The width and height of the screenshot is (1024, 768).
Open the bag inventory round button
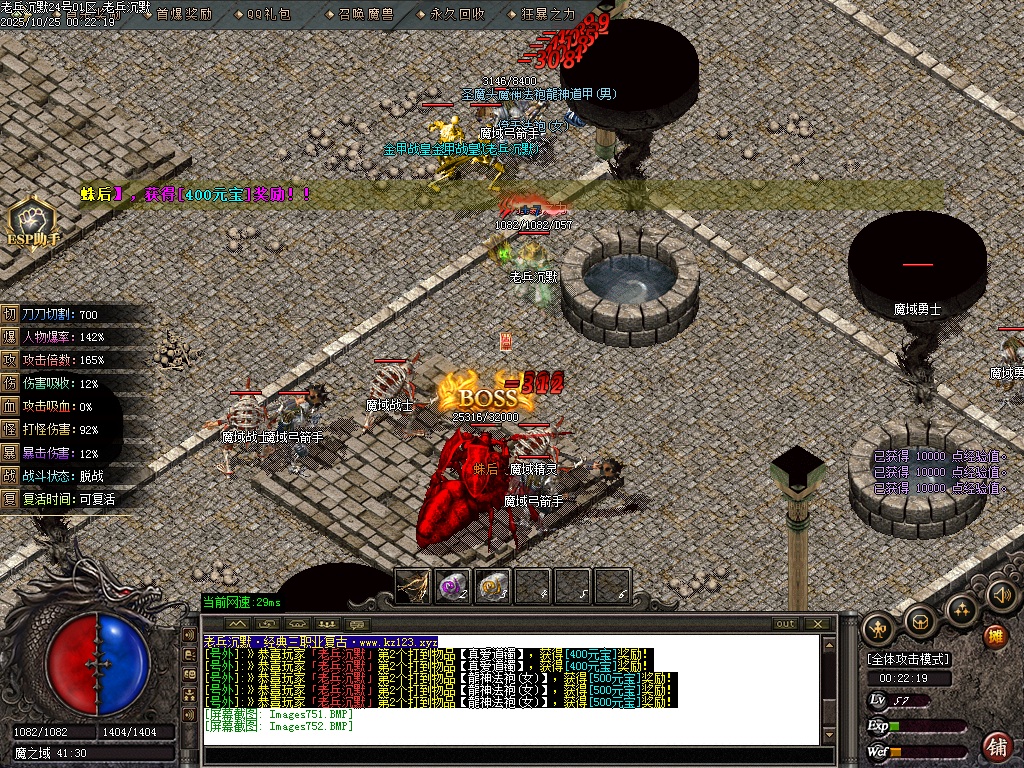click(x=920, y=622)
